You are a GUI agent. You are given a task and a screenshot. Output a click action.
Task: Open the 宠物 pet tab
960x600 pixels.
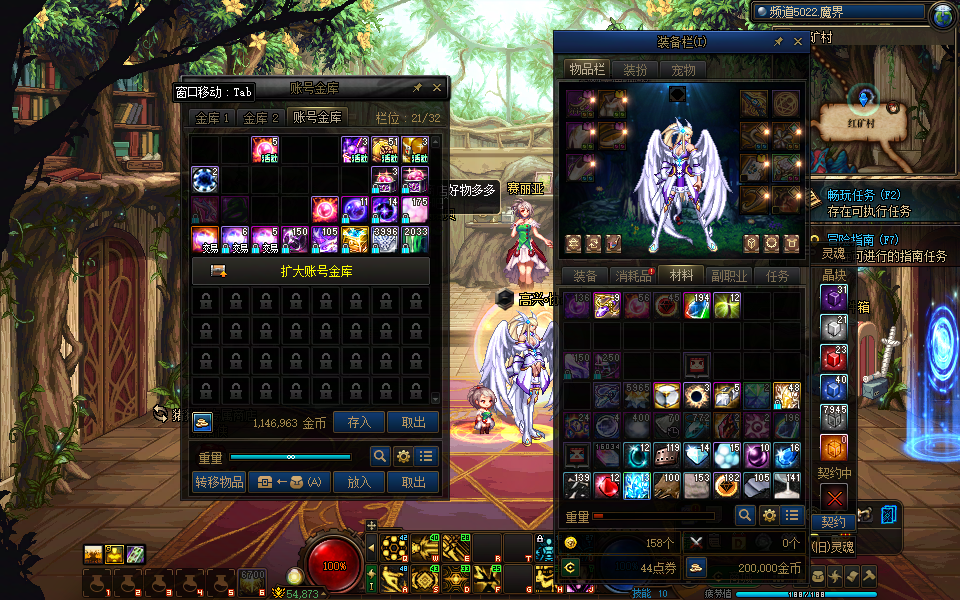[x=683, y=70]
